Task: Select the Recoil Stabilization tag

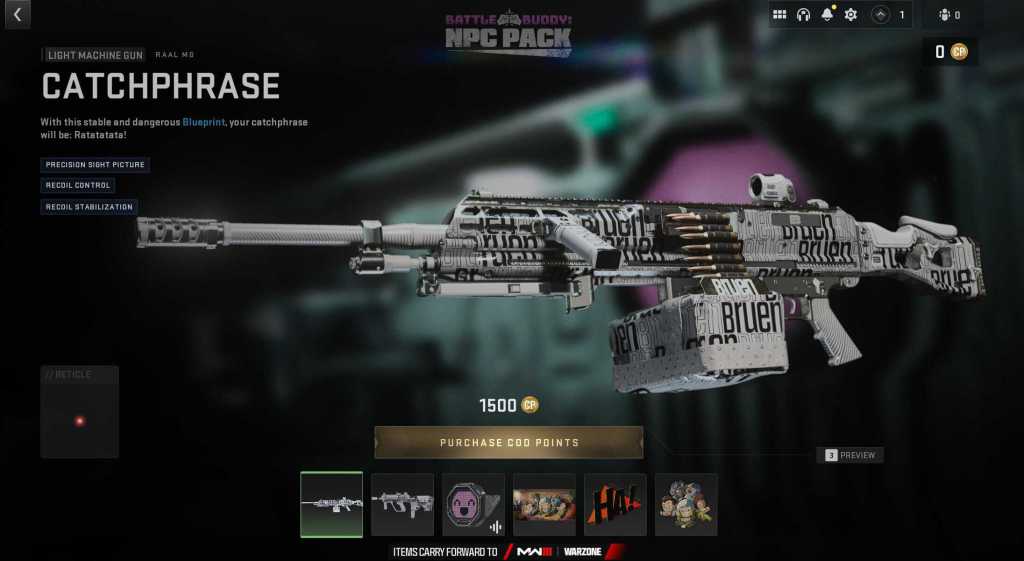Action: (x=88, y=207)
